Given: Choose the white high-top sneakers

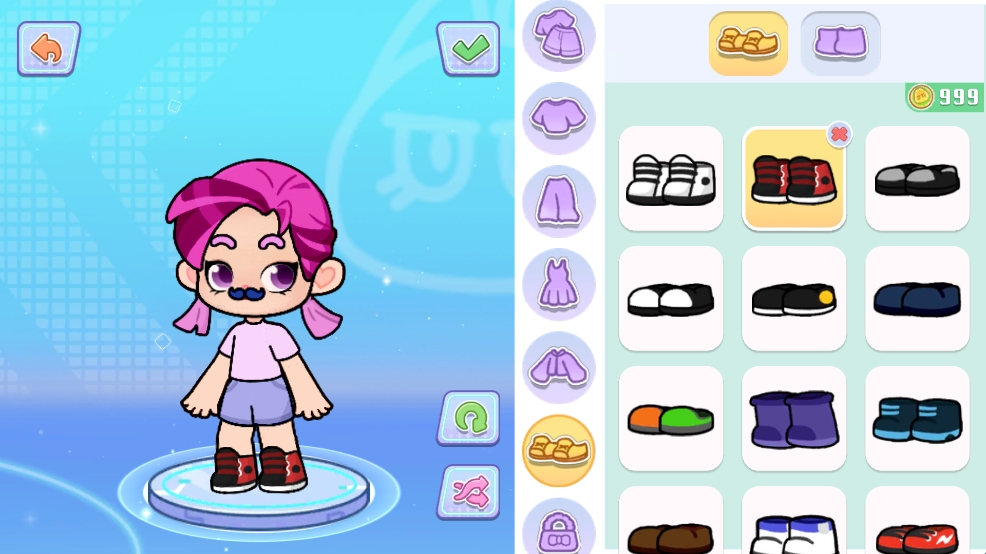Looking at the screenshot, I should 670,179.
